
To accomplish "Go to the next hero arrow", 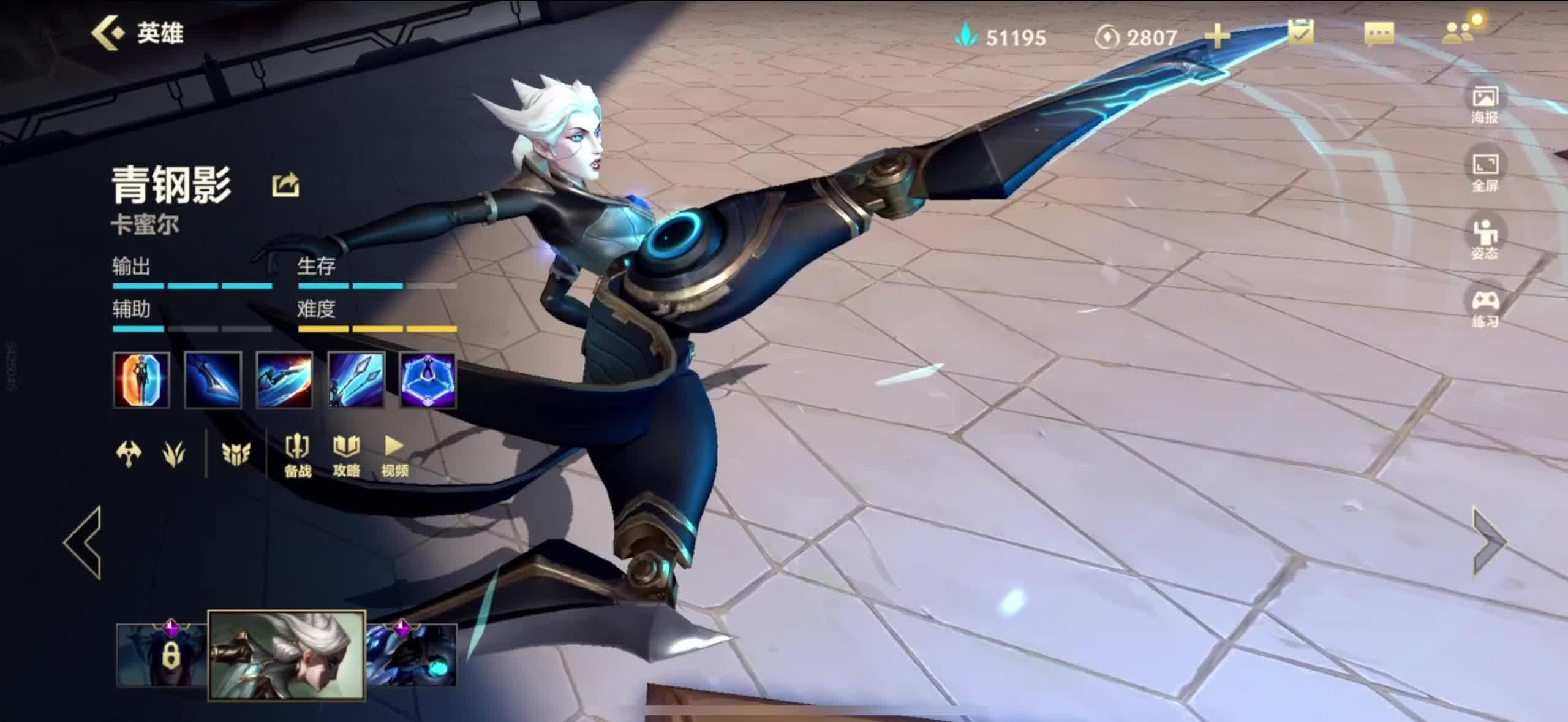I will pyautogui.click(x=1488, y=541).
